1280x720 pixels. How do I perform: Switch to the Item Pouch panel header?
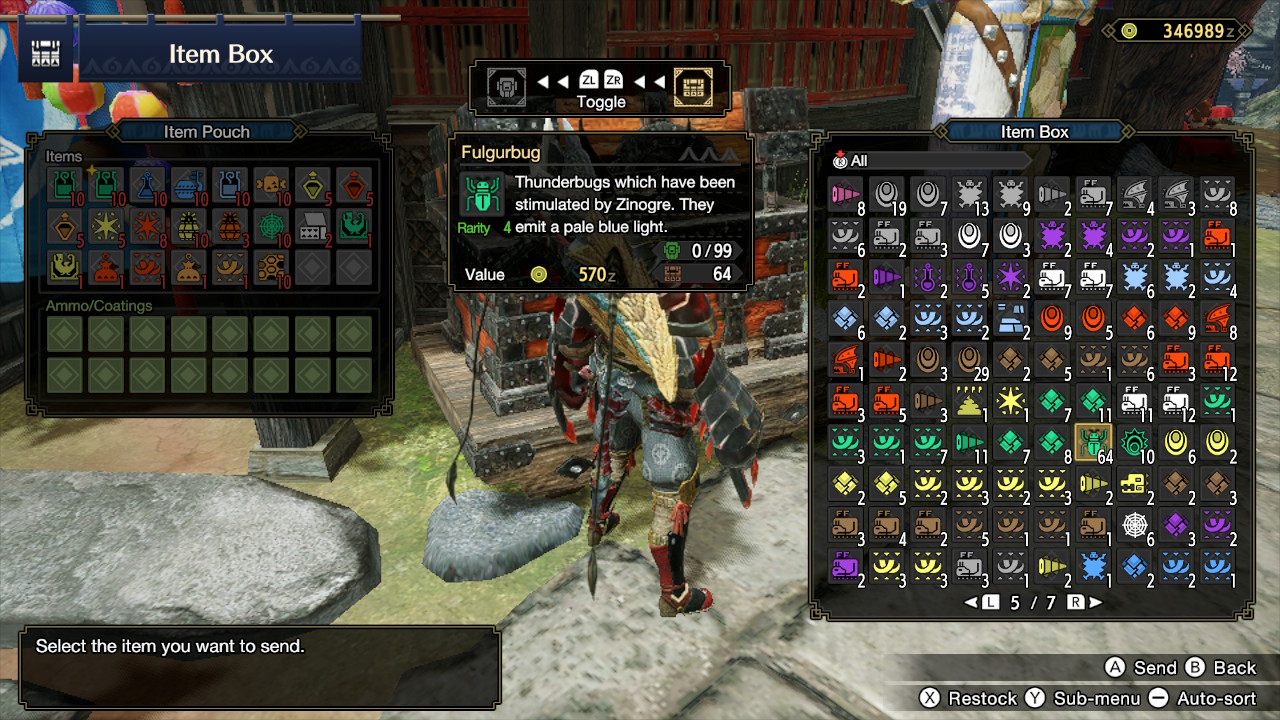click(x=207, y=131)
